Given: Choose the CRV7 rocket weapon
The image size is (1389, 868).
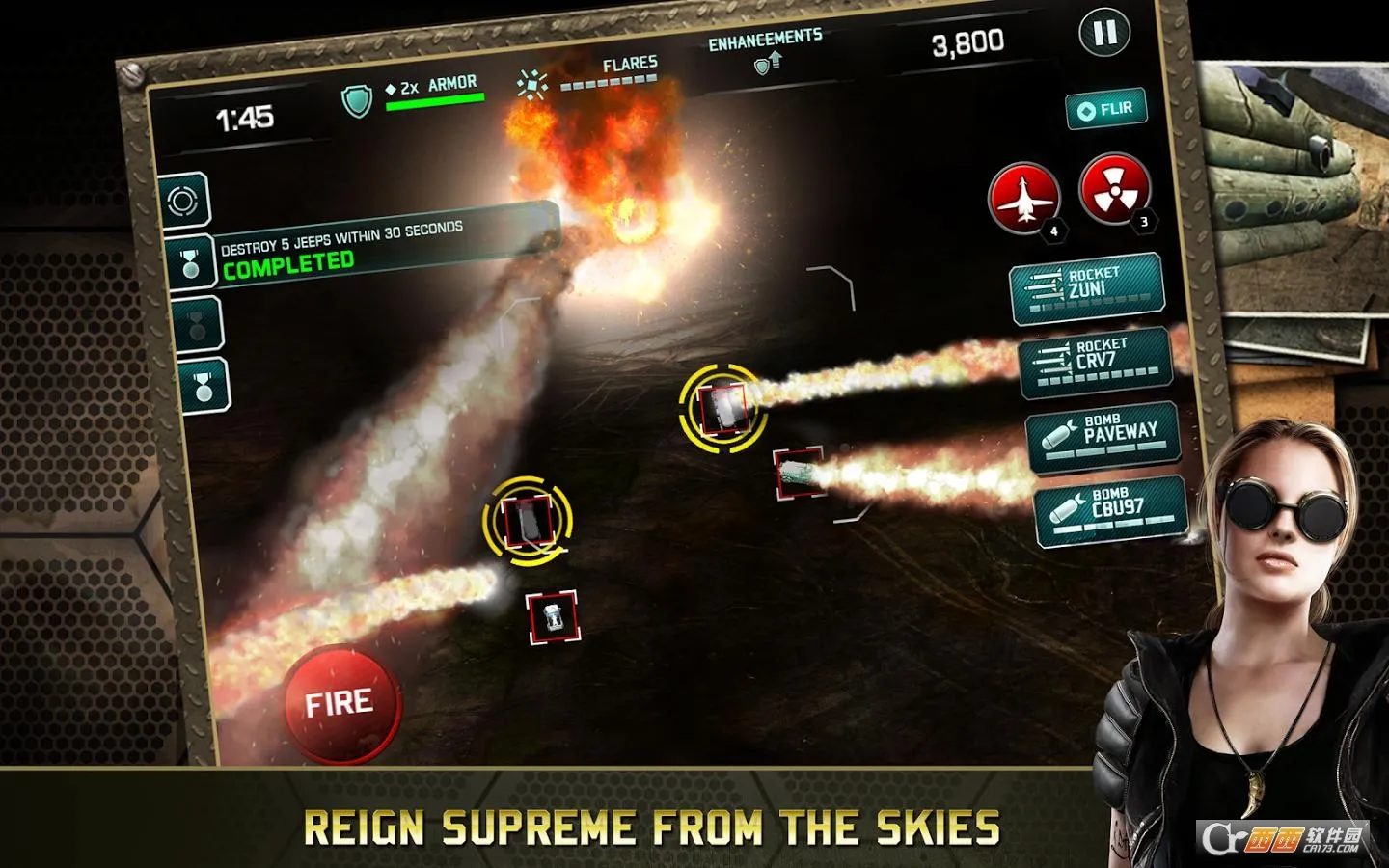Looking at the screenshot, I should [x=1095, y=360].
